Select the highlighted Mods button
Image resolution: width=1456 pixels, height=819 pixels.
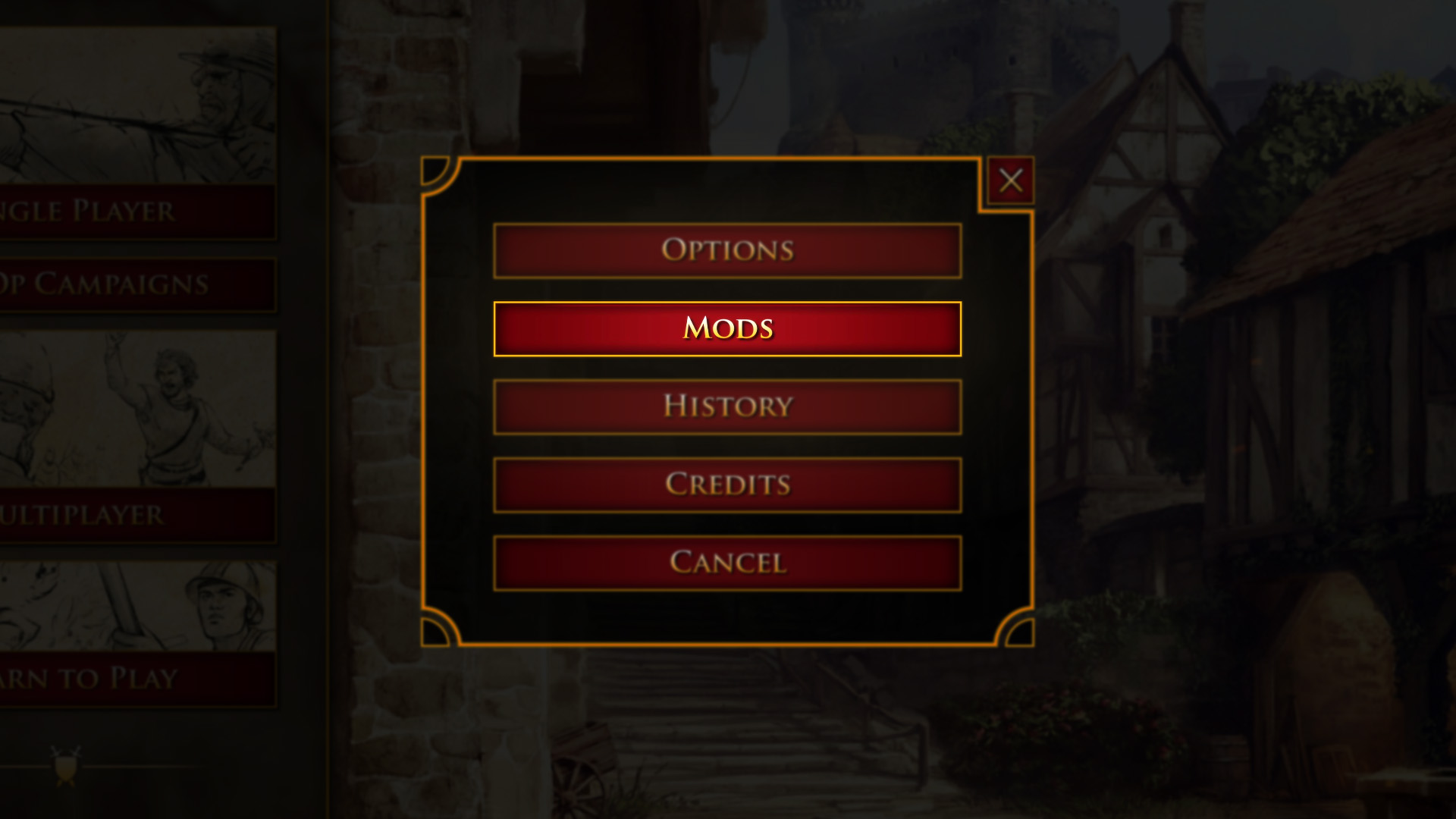coord(726,328)
